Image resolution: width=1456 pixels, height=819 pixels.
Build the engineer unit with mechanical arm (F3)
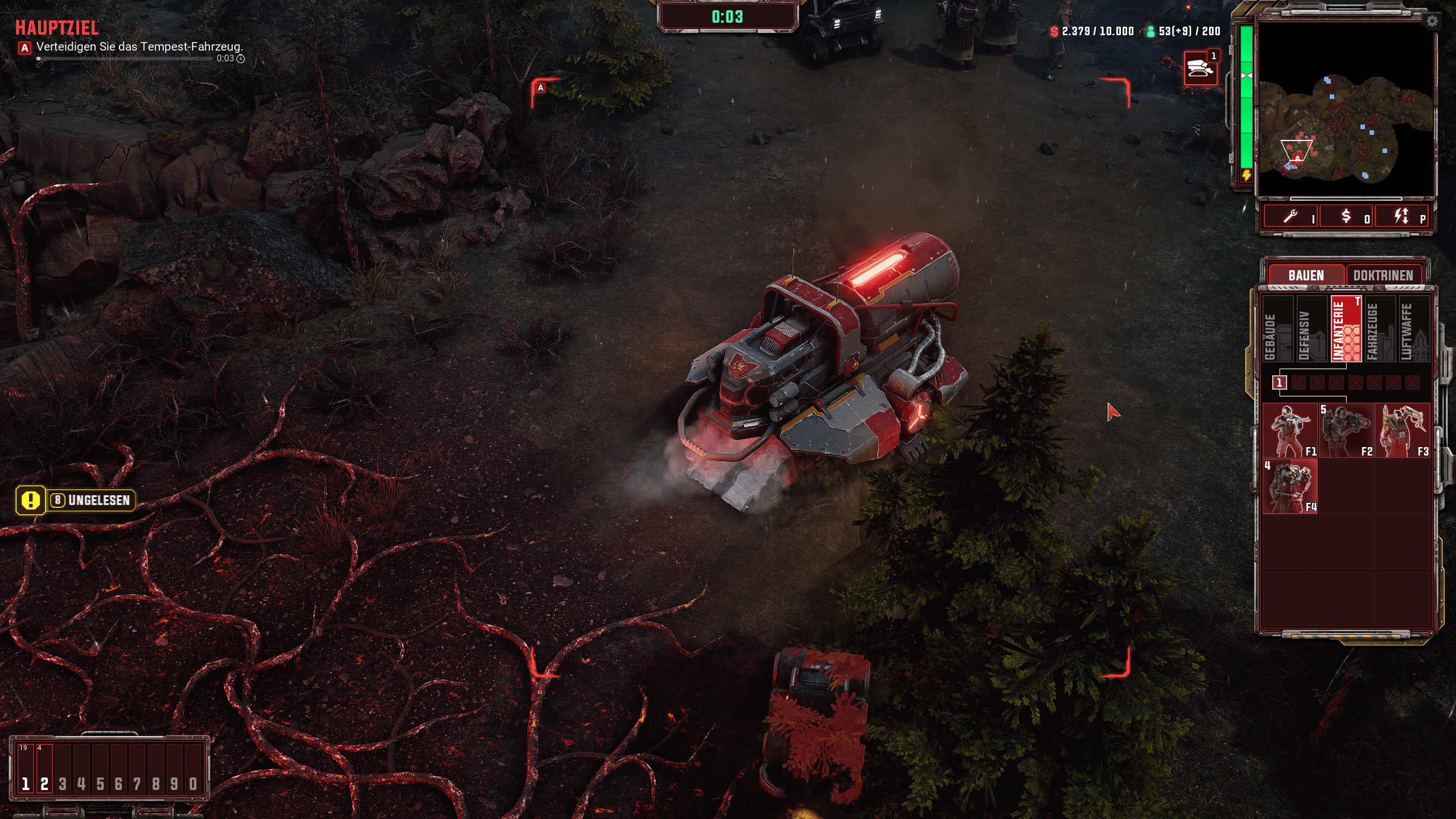coord(1402,431)
